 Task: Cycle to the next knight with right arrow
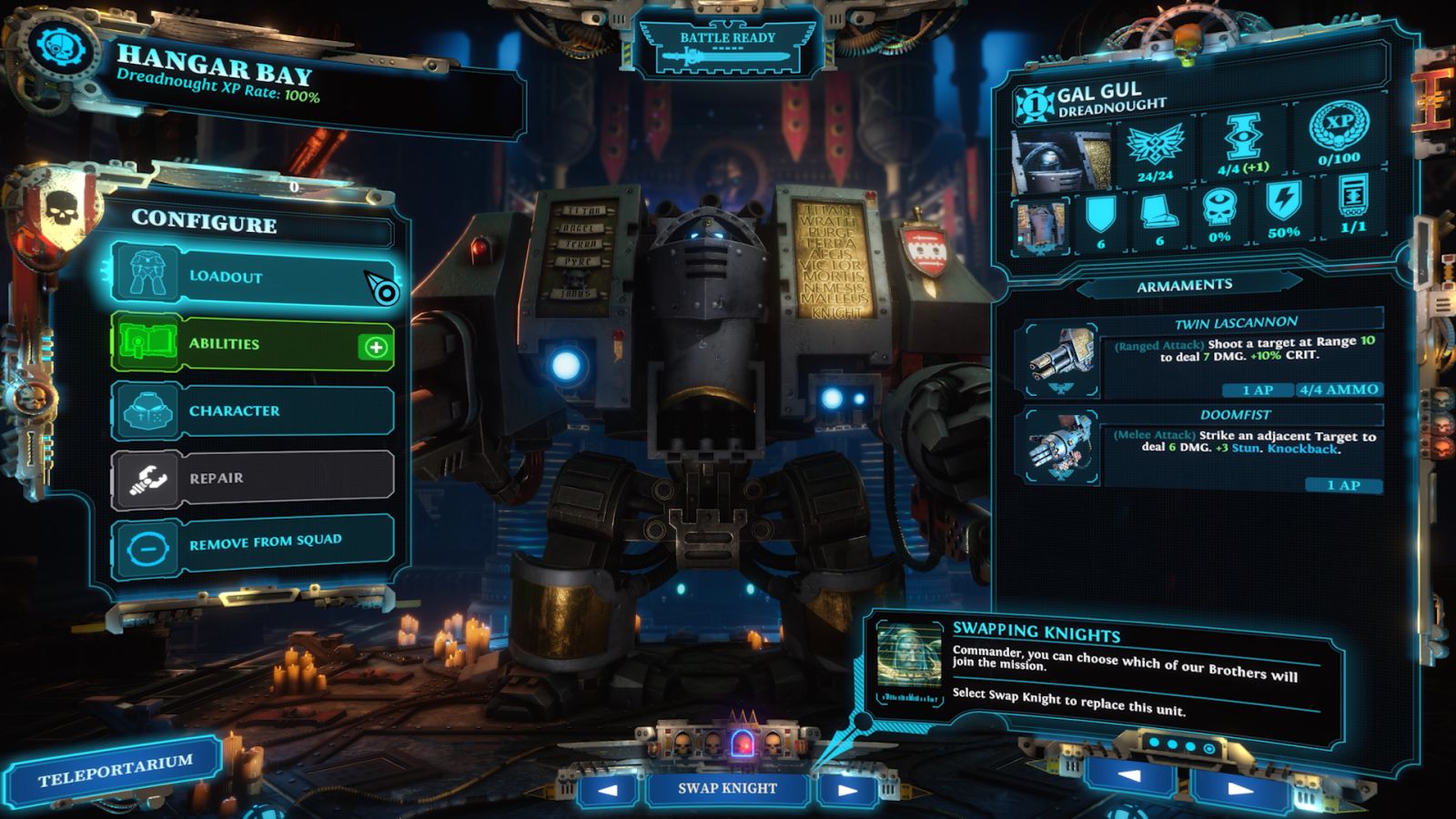click(x=847, y=789)
